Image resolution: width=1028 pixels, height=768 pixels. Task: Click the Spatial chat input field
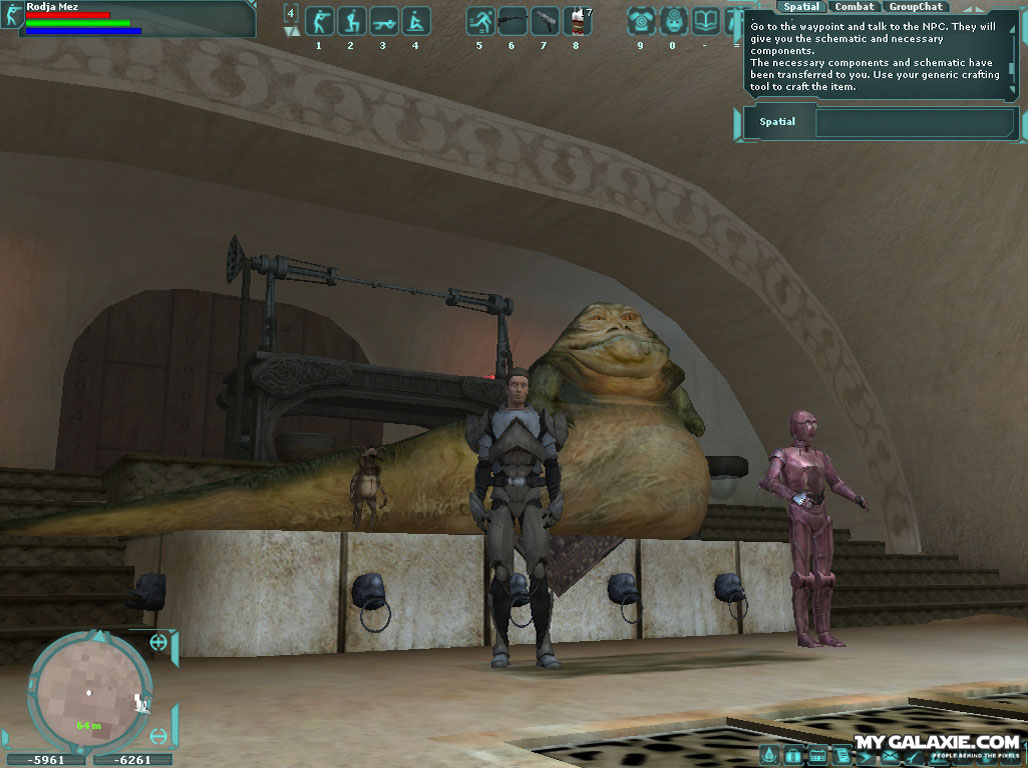tap(914, 122)
